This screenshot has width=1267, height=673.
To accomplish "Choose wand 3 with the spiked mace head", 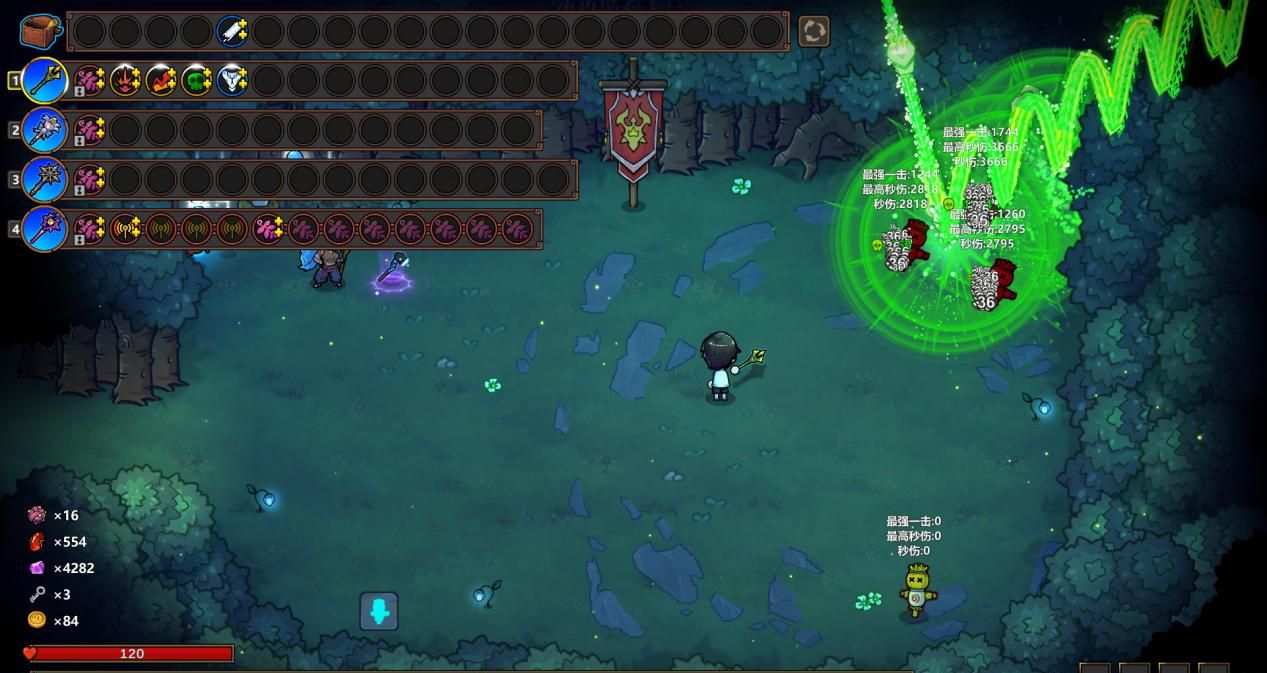I will 44,180.
